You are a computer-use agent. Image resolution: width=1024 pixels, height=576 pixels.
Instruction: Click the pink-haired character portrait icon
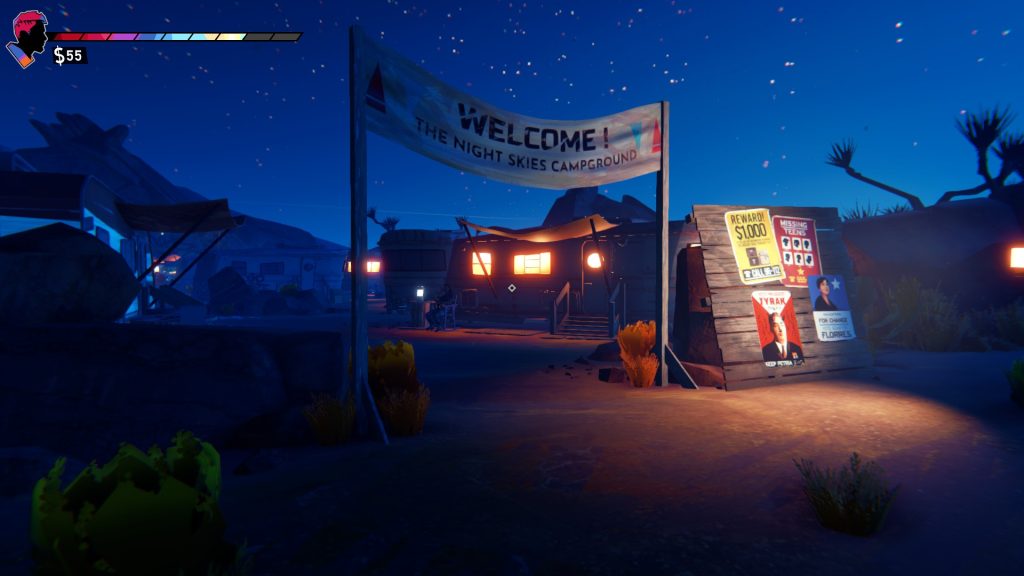pyautogui.click(x=28, y=38)
